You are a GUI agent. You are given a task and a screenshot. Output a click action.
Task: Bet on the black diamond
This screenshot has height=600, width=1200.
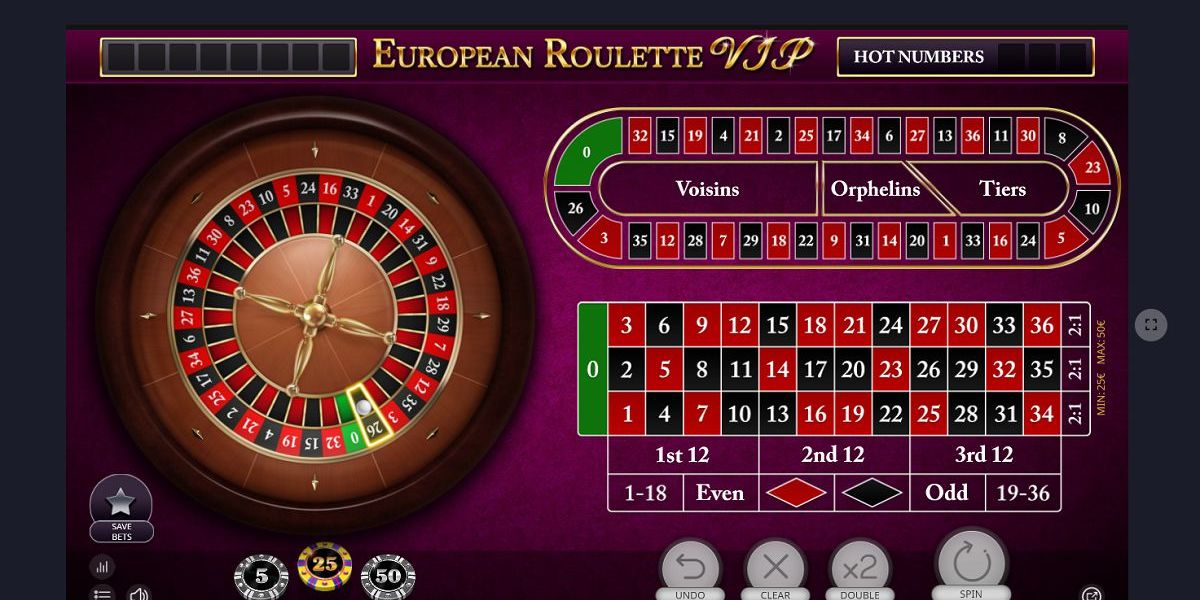871,493
